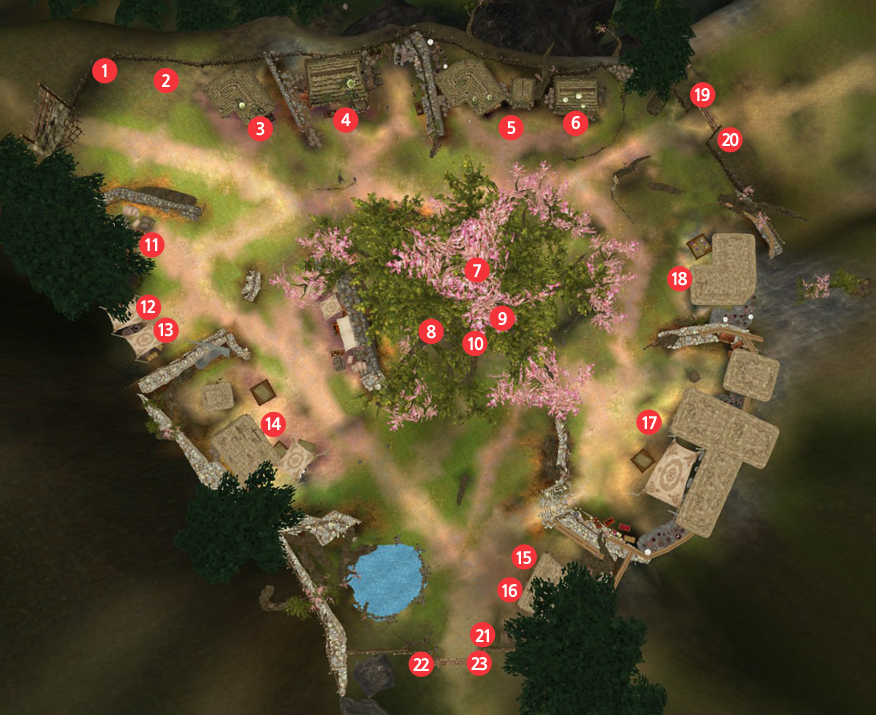Select map marker number 22
Viewport: 876px width, 715px height.
[421, 663]
